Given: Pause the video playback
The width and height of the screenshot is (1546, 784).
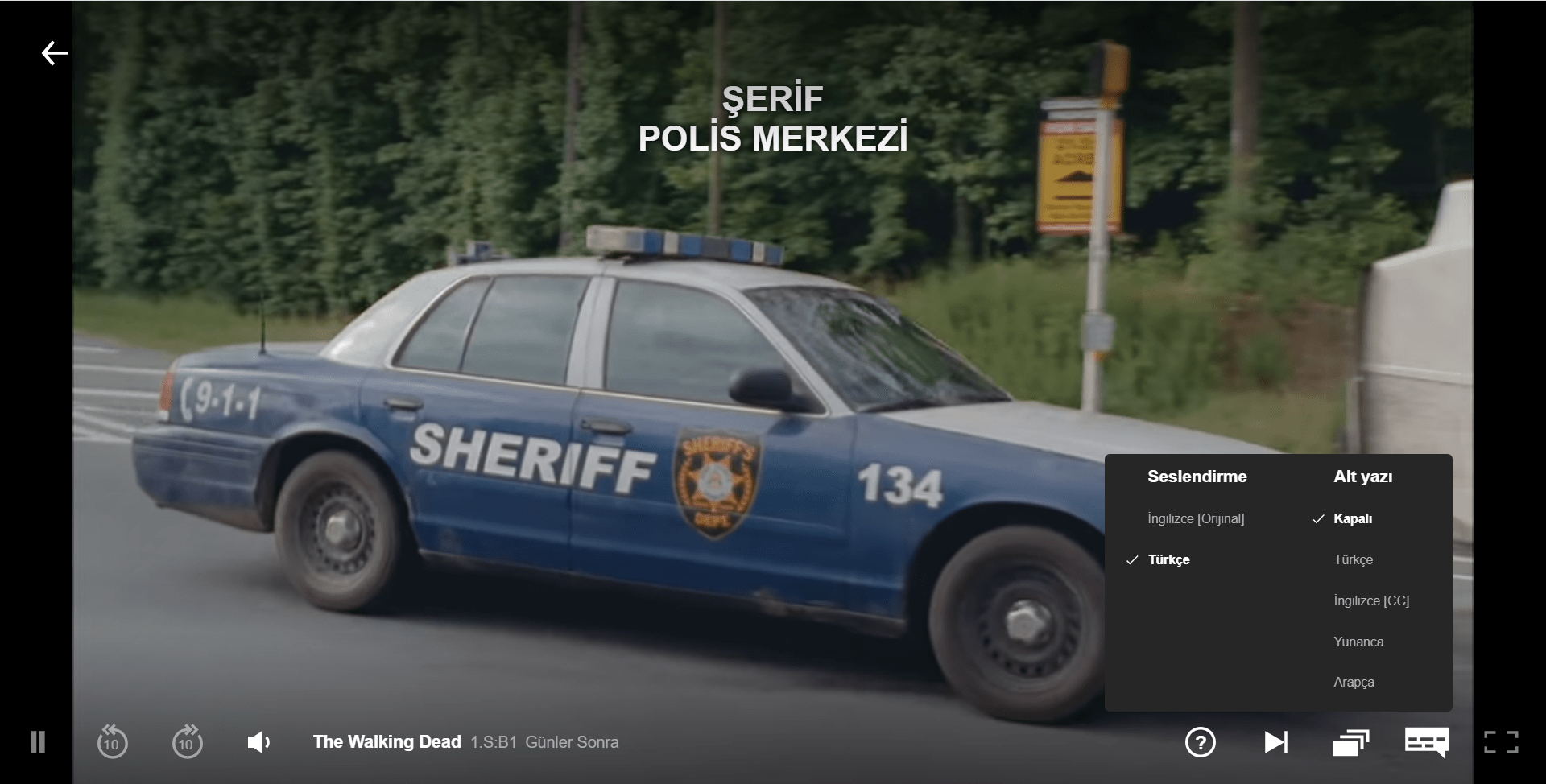Looking at the screenshot, I should coord(36,742).
